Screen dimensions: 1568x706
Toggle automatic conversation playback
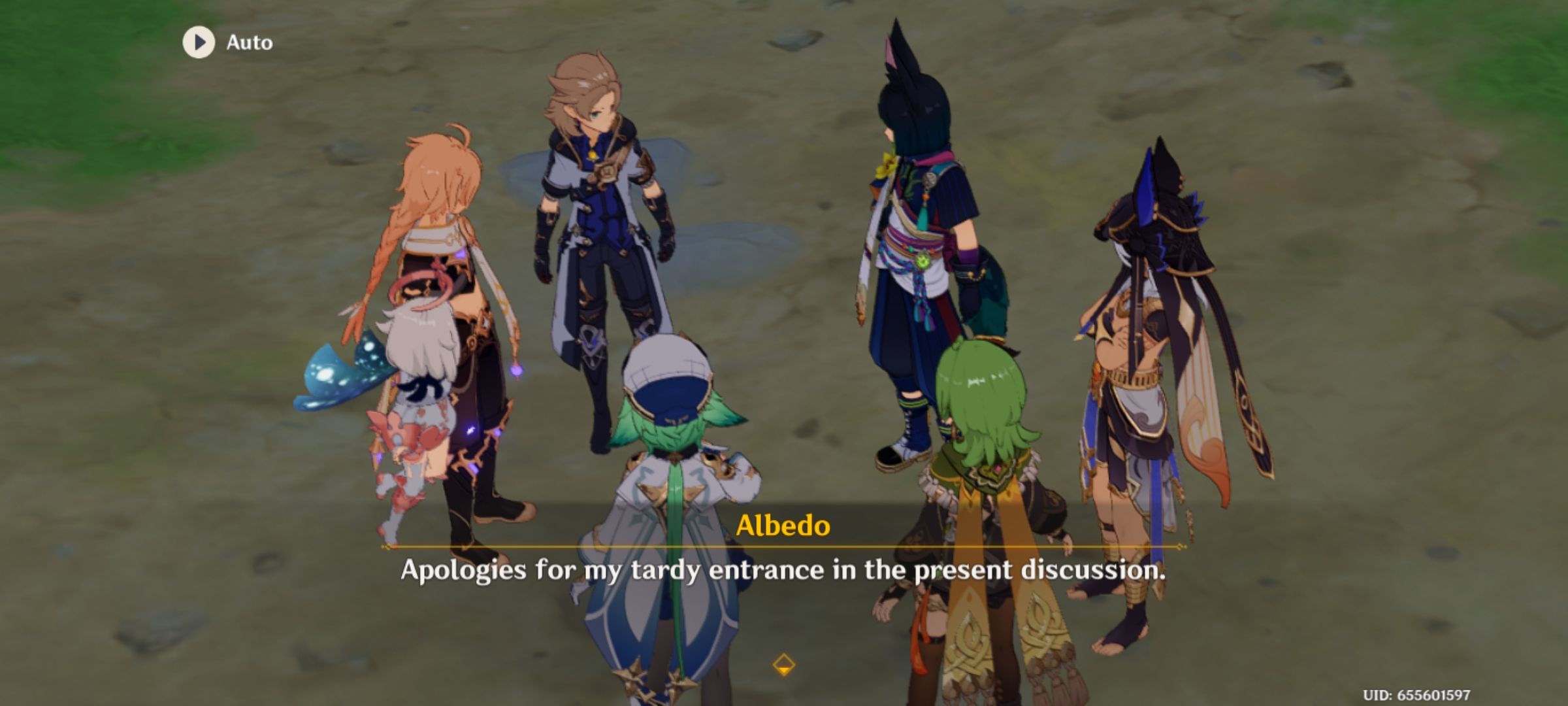[222, 43]
